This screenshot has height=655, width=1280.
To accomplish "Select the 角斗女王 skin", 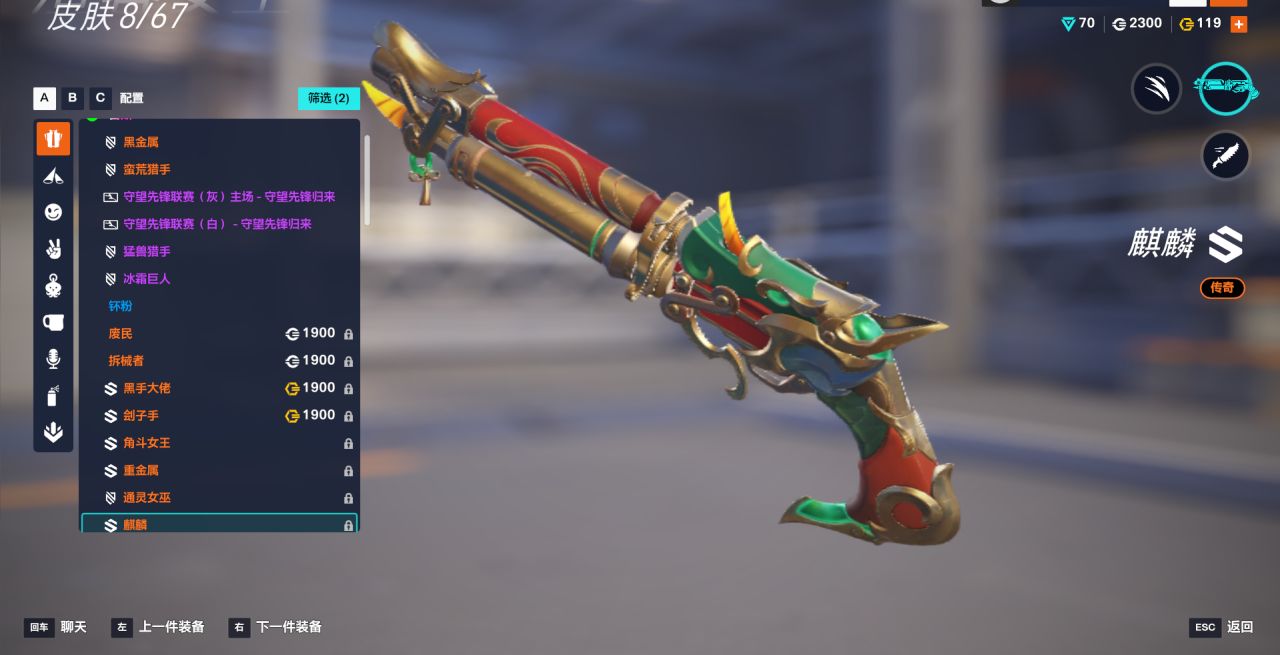I will 146,443.
